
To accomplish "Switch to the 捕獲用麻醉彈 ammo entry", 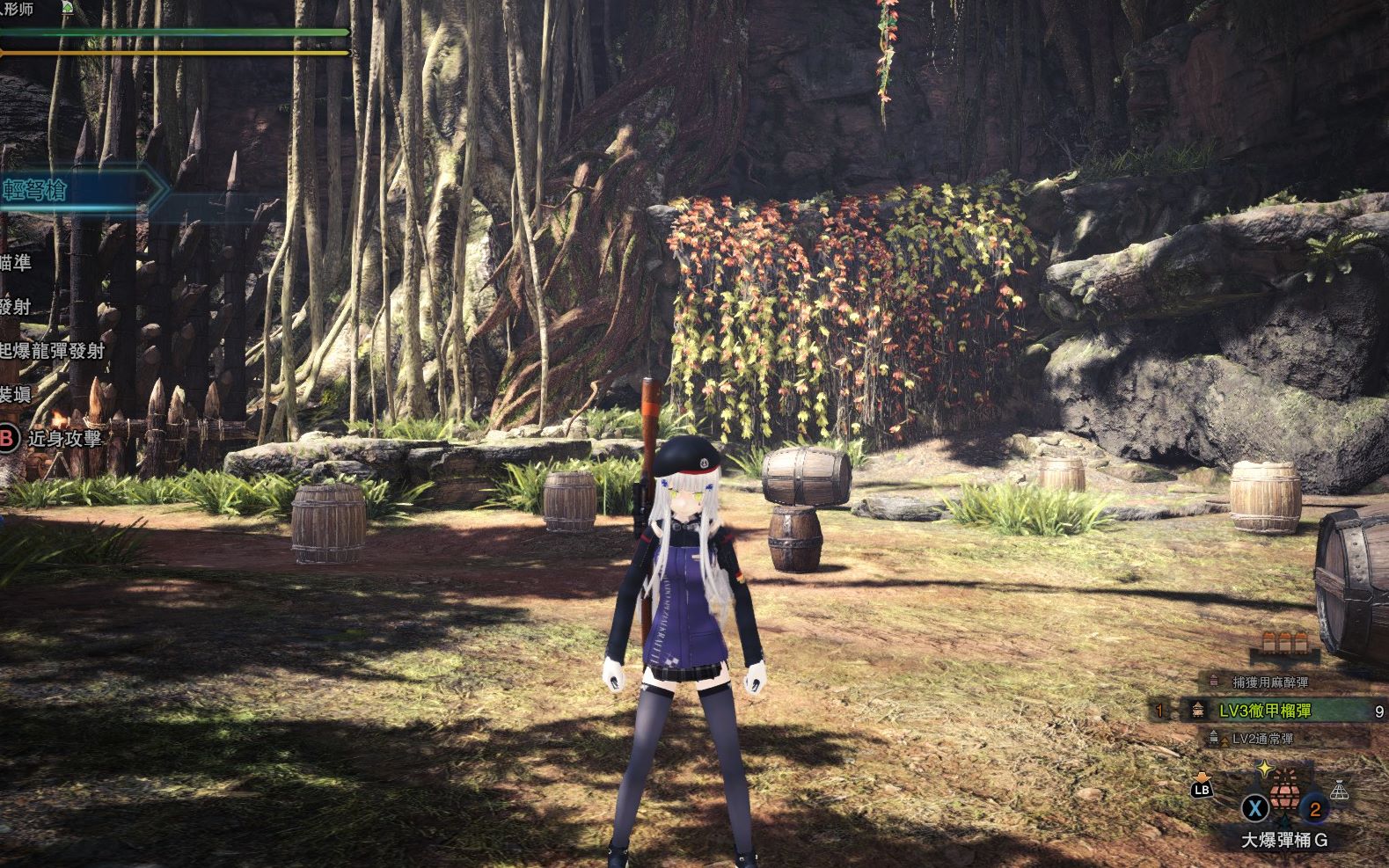I will (x=1269, y=681).
